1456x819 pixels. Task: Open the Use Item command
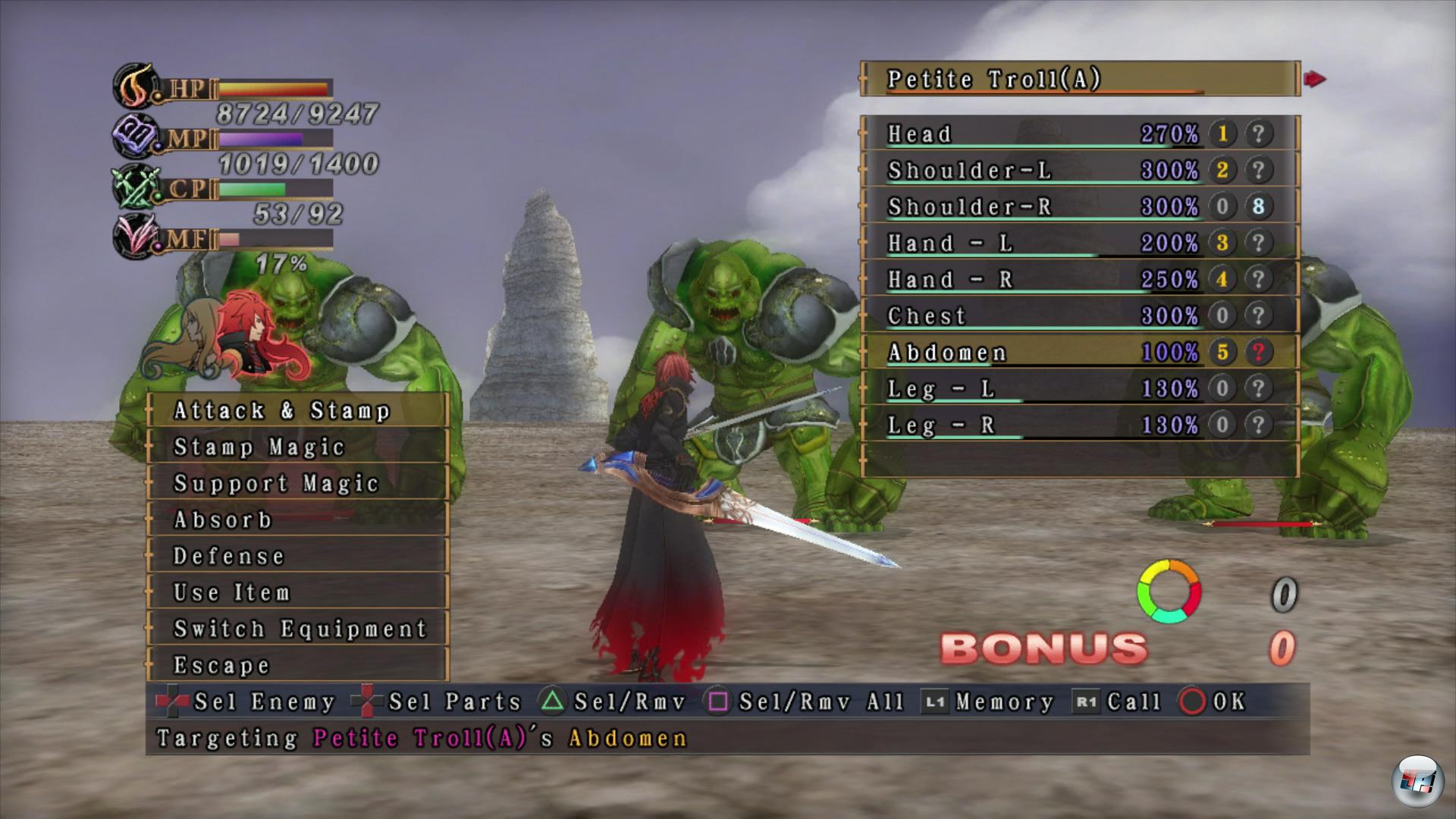click(297, 592)
